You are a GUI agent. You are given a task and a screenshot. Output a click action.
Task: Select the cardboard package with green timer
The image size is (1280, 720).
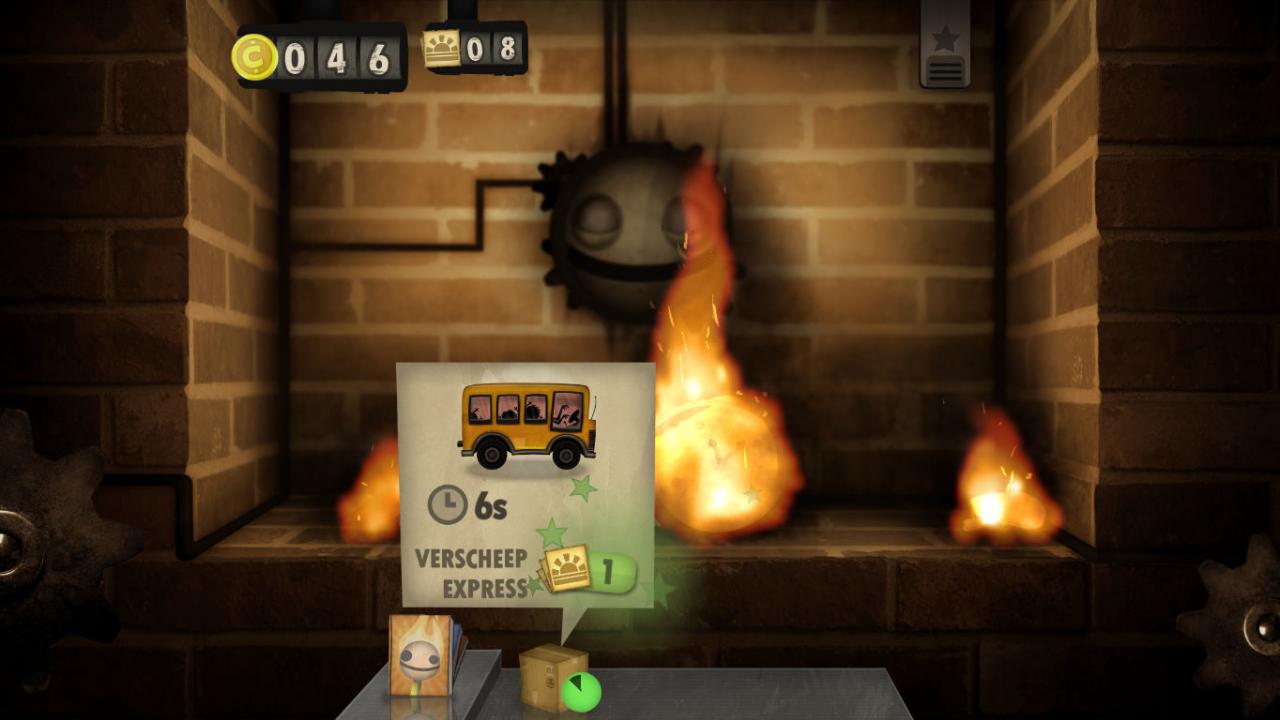click(x=554, y=676)
